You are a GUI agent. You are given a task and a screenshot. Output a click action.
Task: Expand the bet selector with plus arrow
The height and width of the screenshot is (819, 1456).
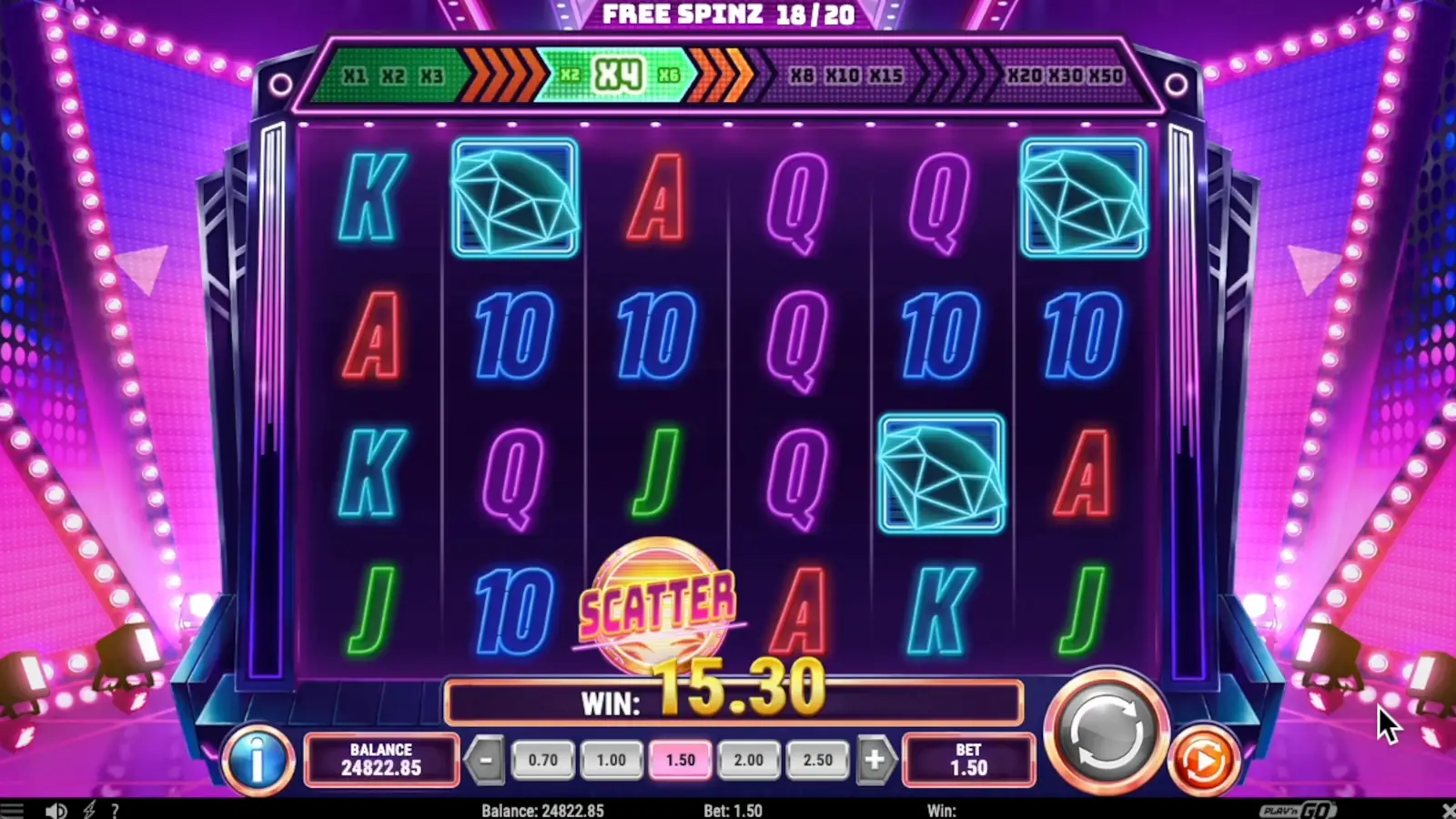(875, 759)
